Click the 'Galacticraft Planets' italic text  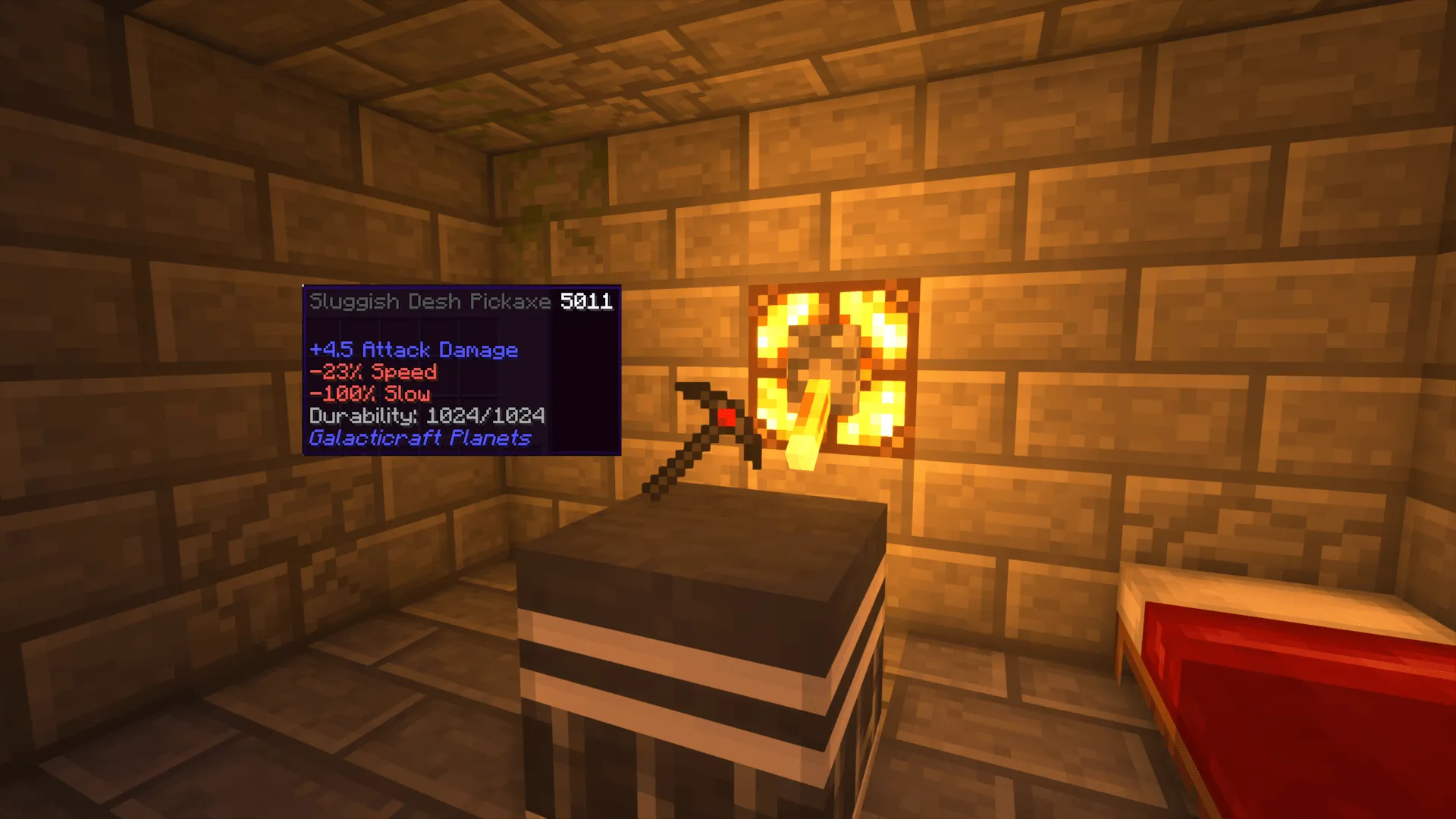421,438
